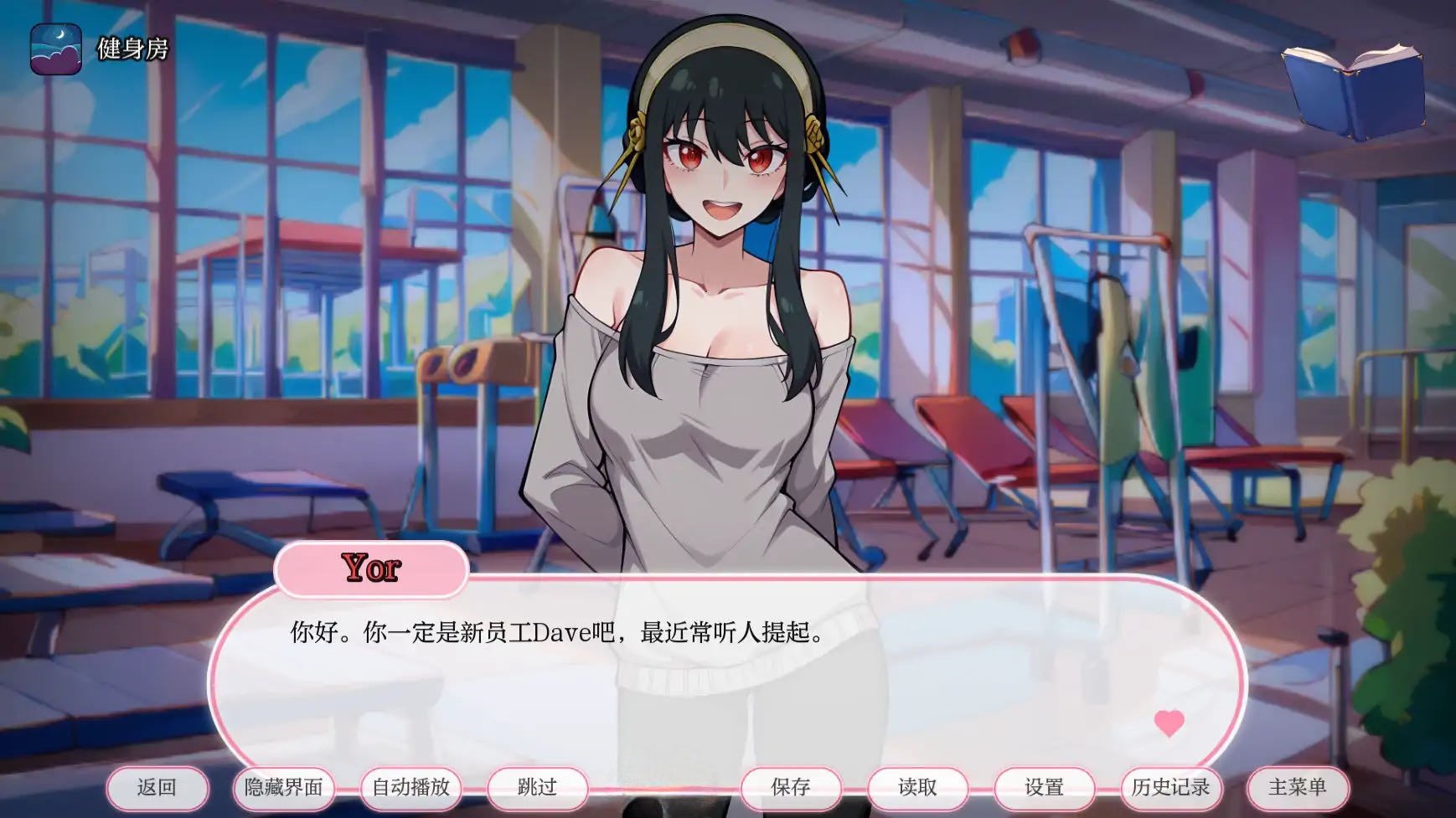Viewport: 1456px width, 818px height.
Task: Hide the interface with 隐藏界面
Action: pyautogui.click(x=284, y=788)
